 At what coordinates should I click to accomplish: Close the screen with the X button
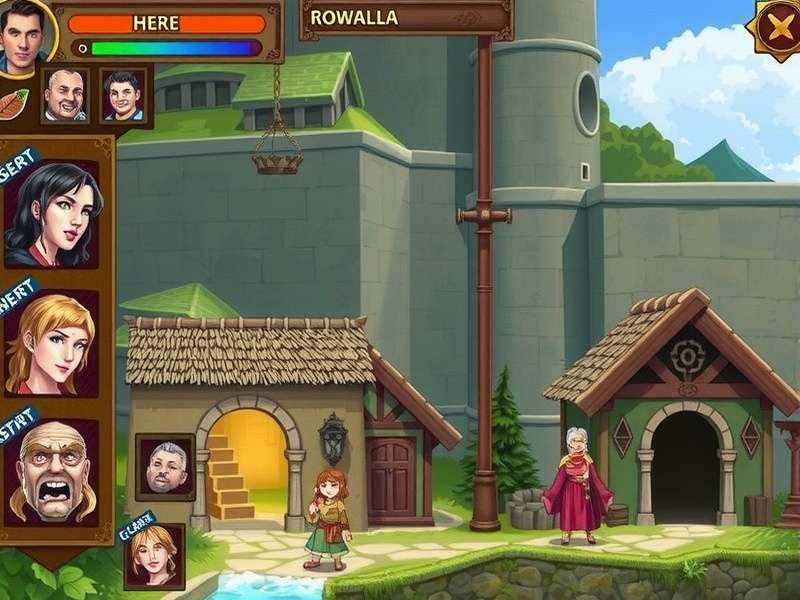click(x=776, y=28)
